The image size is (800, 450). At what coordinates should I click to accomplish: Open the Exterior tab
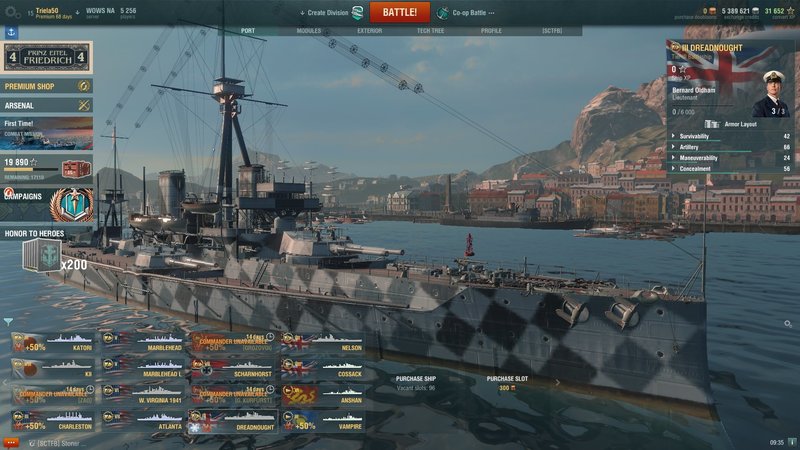tap(369, 31)
